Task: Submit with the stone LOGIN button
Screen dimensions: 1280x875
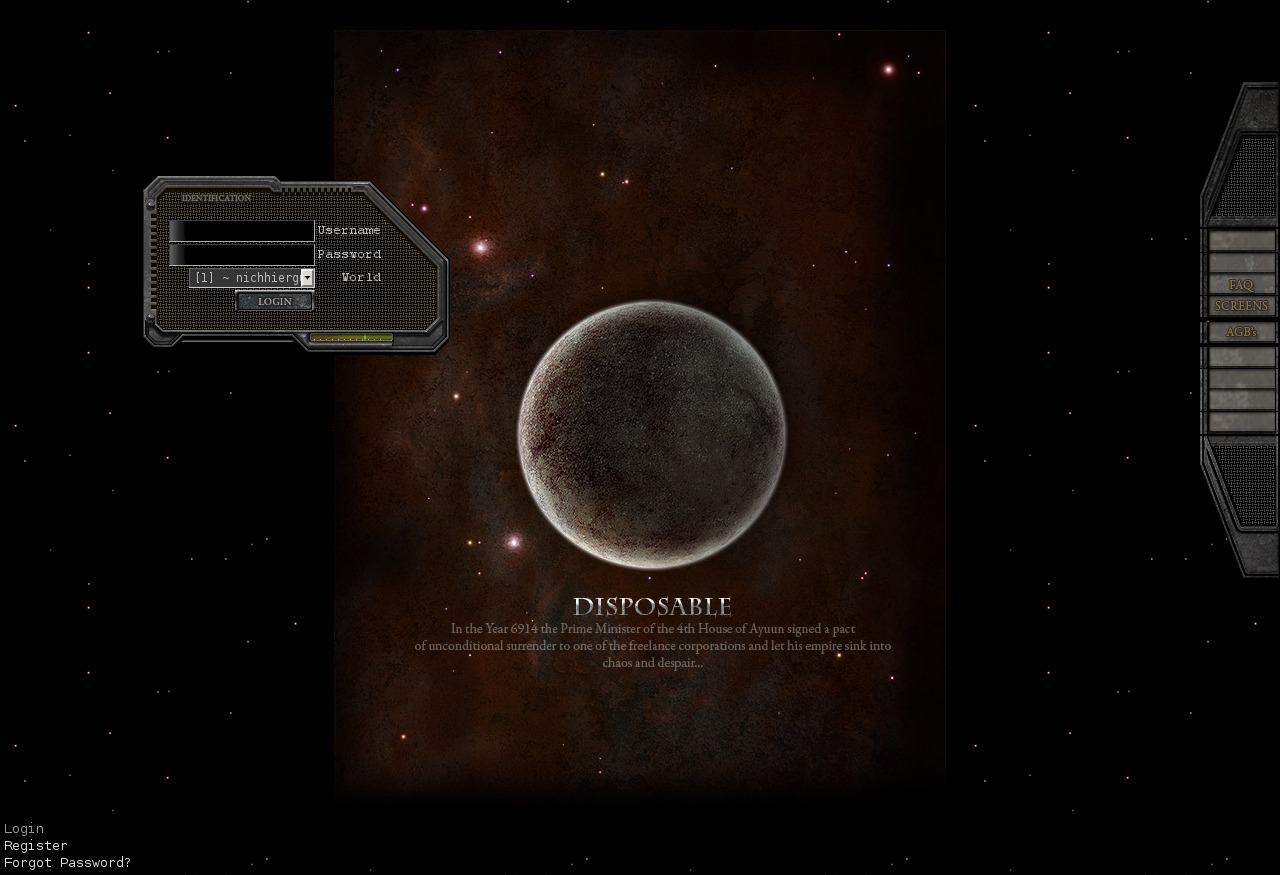Action: point(274,301)
